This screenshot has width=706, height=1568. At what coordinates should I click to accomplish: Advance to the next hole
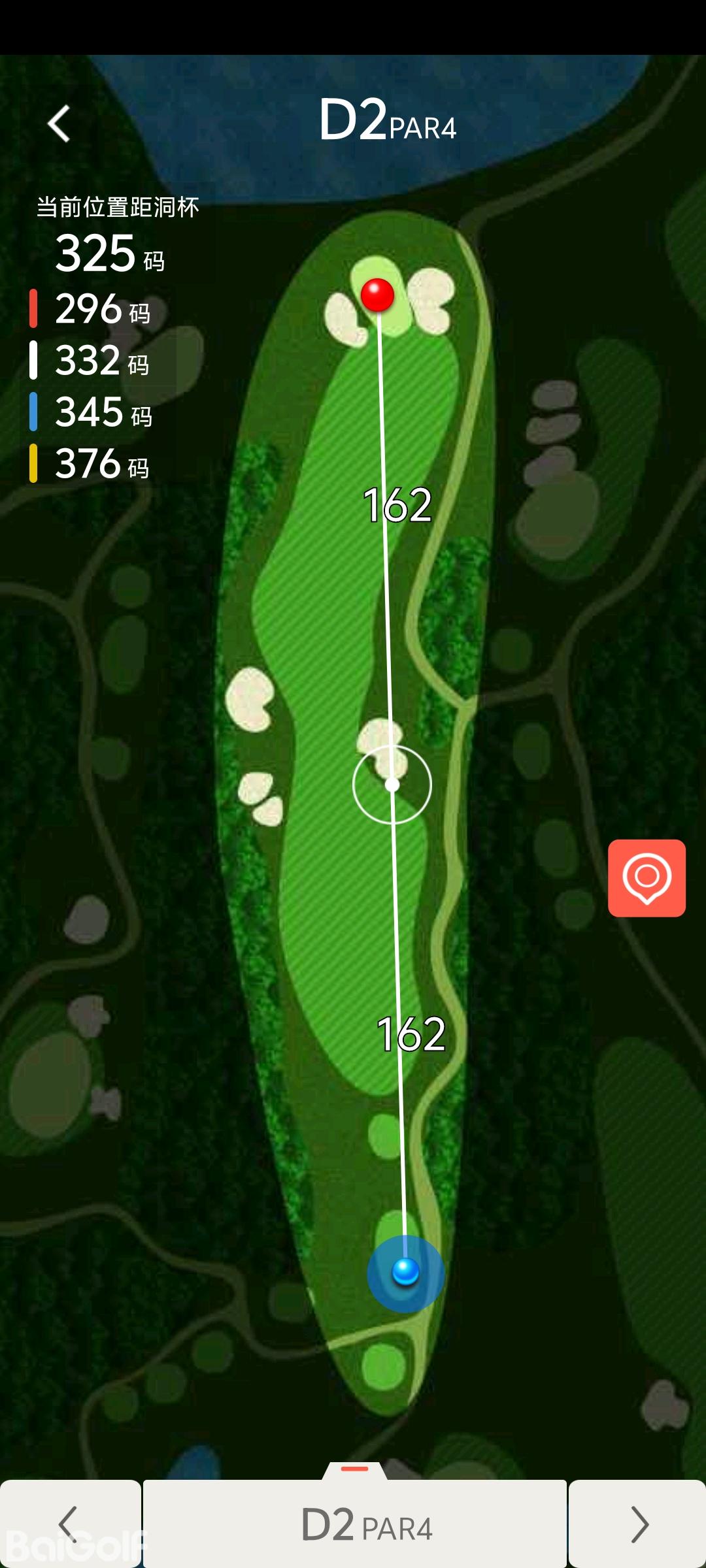click(637, 1524)
